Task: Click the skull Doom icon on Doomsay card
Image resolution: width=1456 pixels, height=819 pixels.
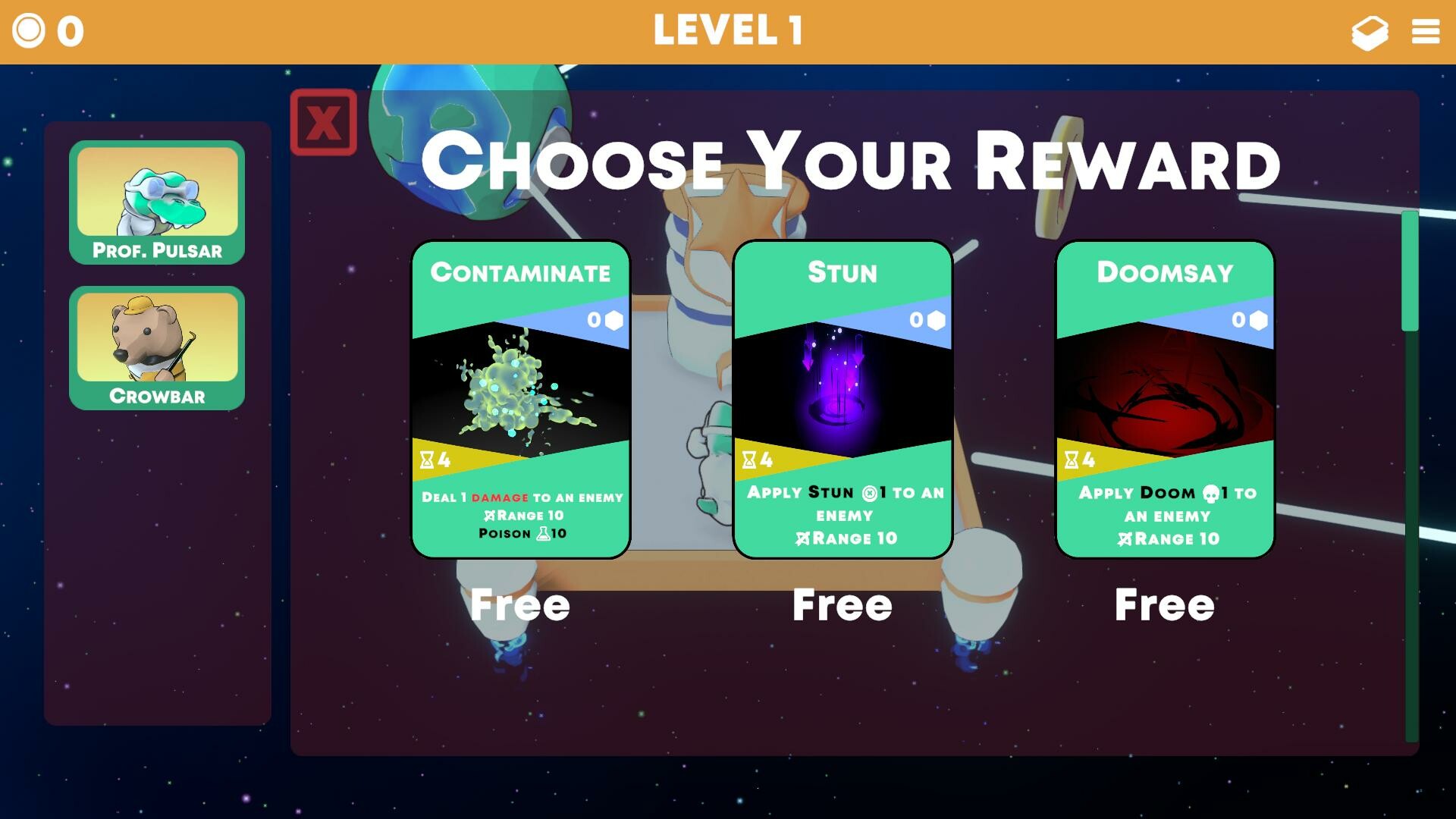Action: pyautogui.click(x=1210, y=492)
